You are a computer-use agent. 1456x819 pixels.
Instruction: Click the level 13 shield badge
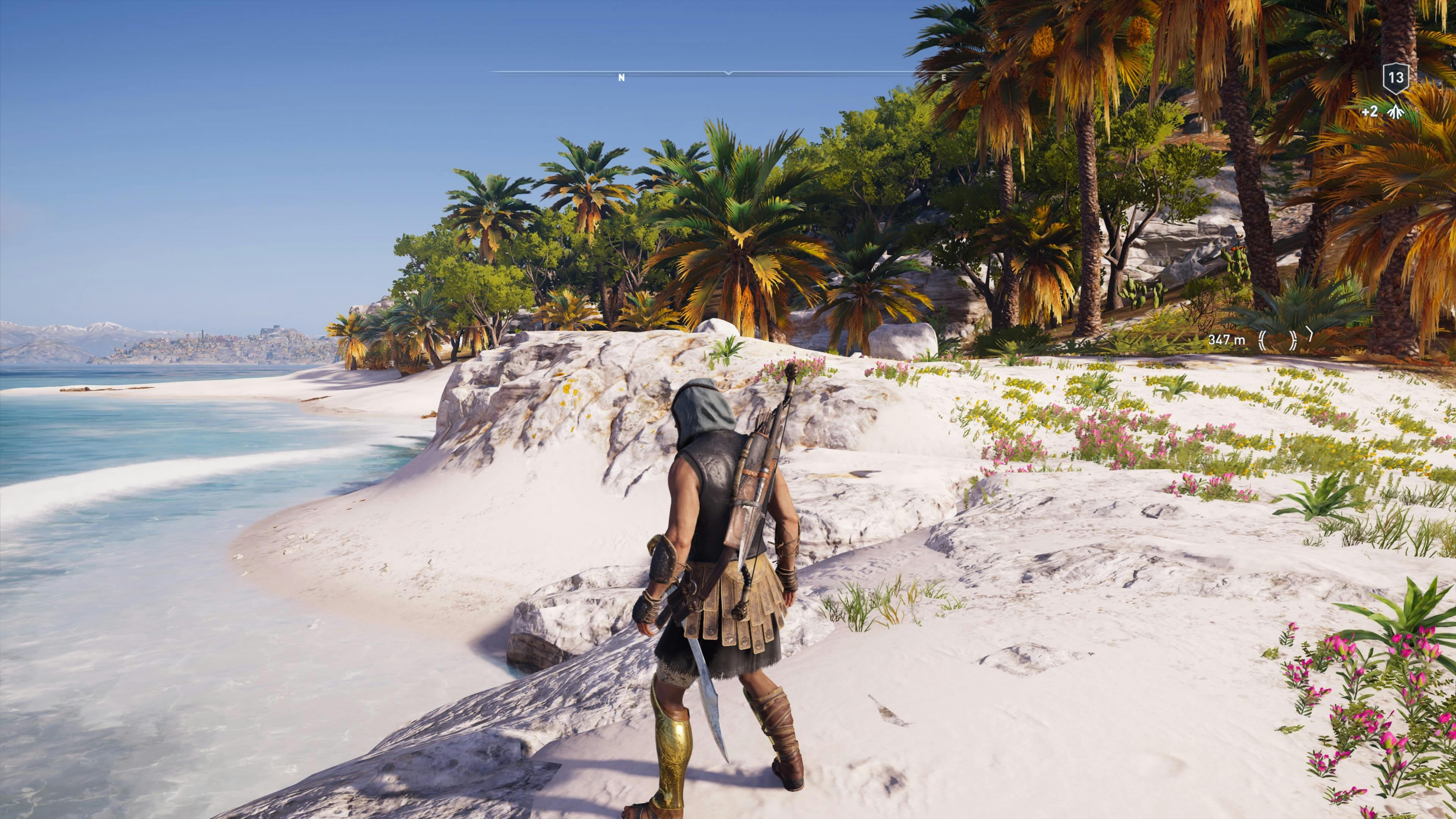pyautogui.click(x=1396, y=78)
